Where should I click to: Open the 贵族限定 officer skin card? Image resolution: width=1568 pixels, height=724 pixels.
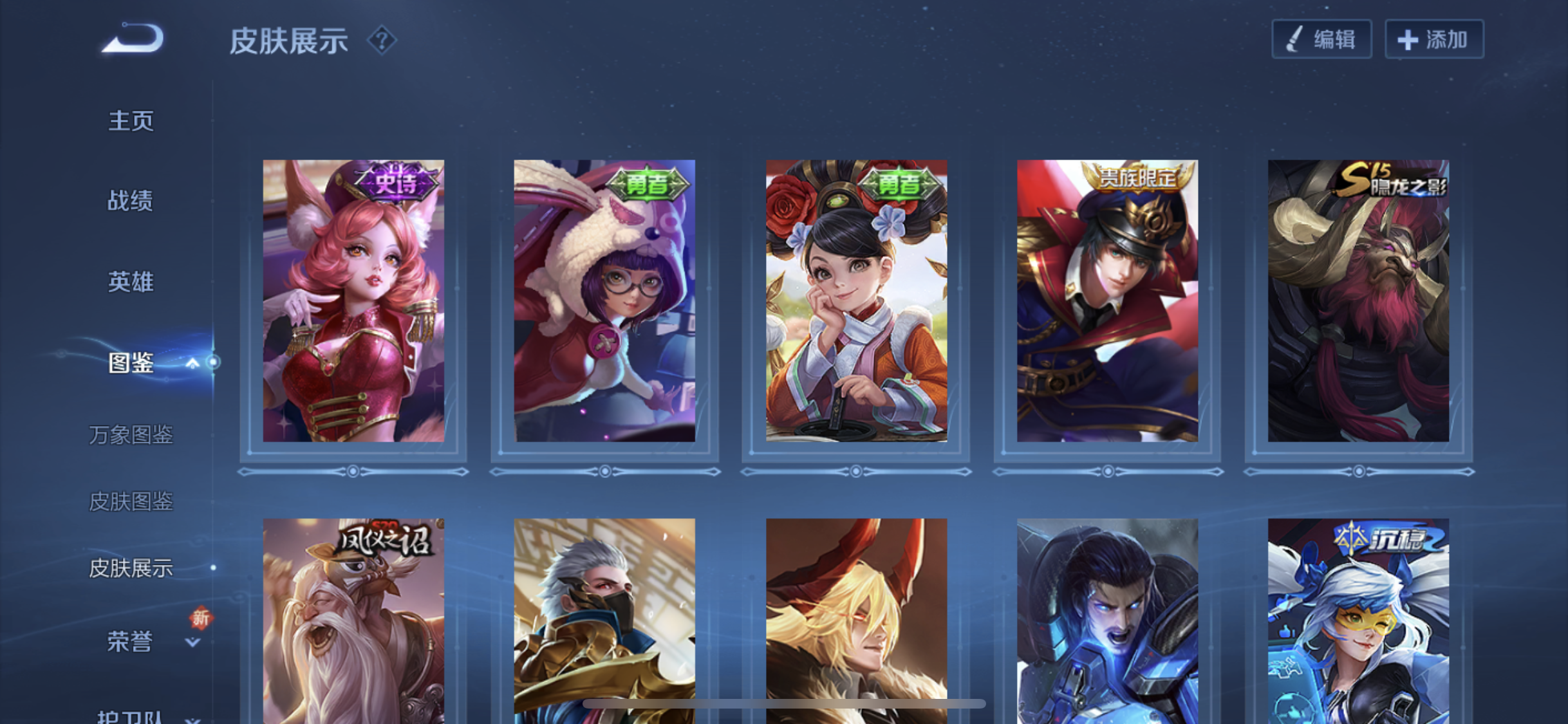point(1107,301)
